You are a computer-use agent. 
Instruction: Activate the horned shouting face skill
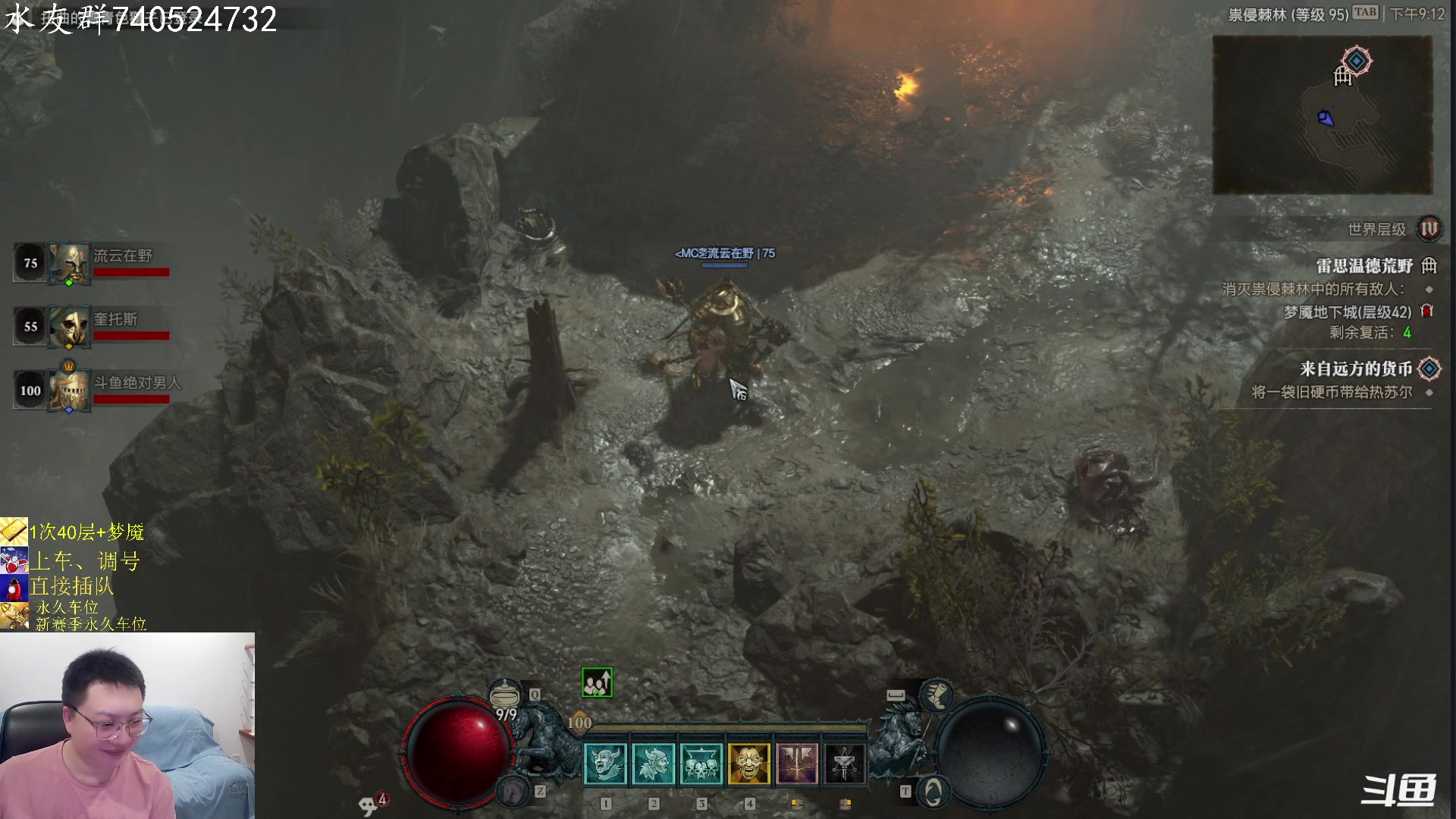(x=605, y=764)
